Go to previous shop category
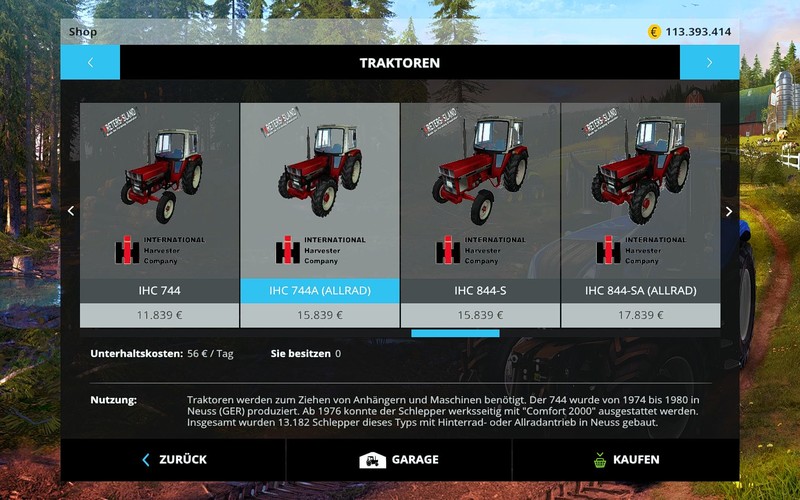The image size is (800, 500). pyautogui.click(x=90, y=62)
